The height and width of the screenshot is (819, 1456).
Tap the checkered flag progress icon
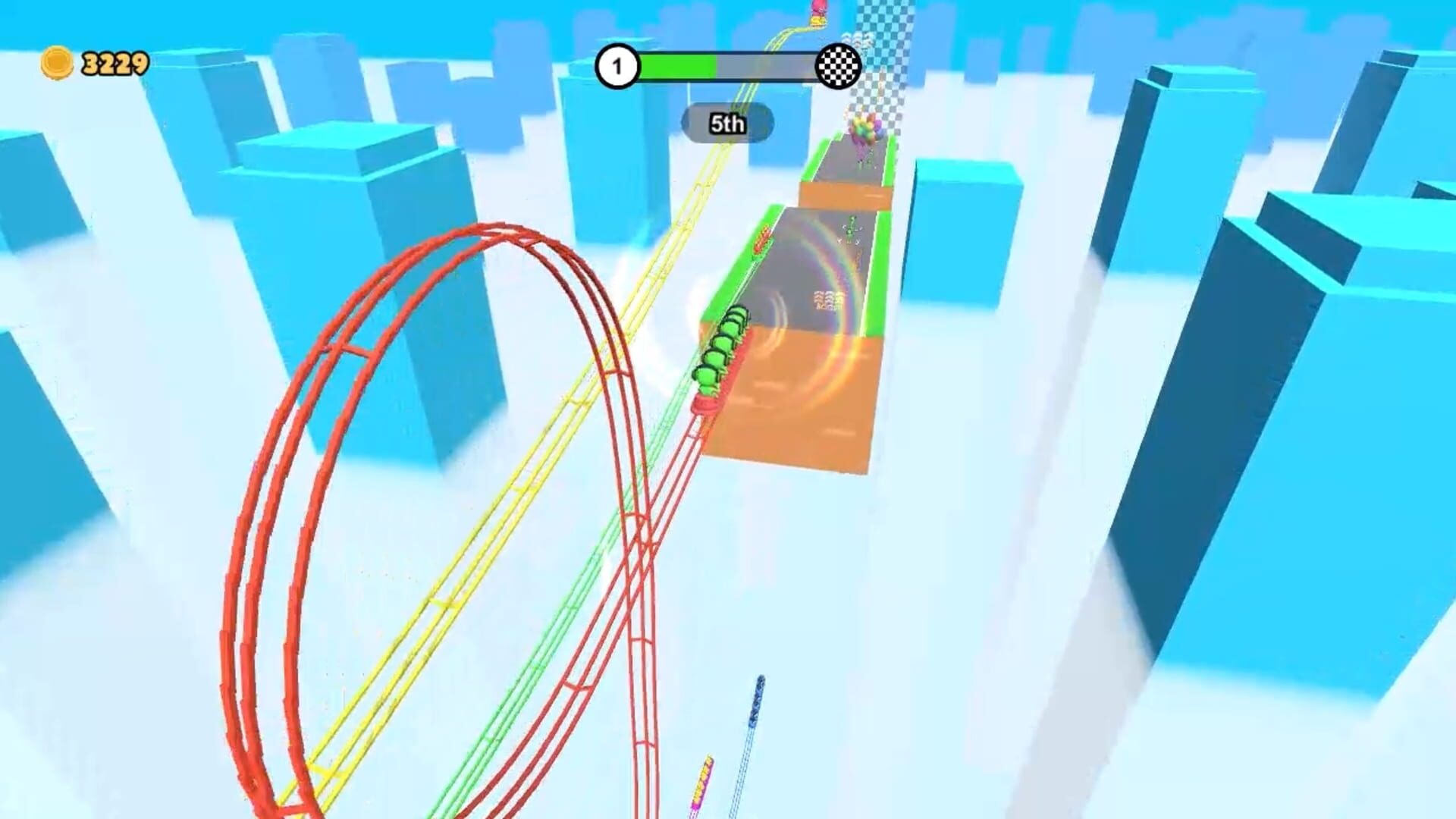pyautogui.click(x=838, y=67)
